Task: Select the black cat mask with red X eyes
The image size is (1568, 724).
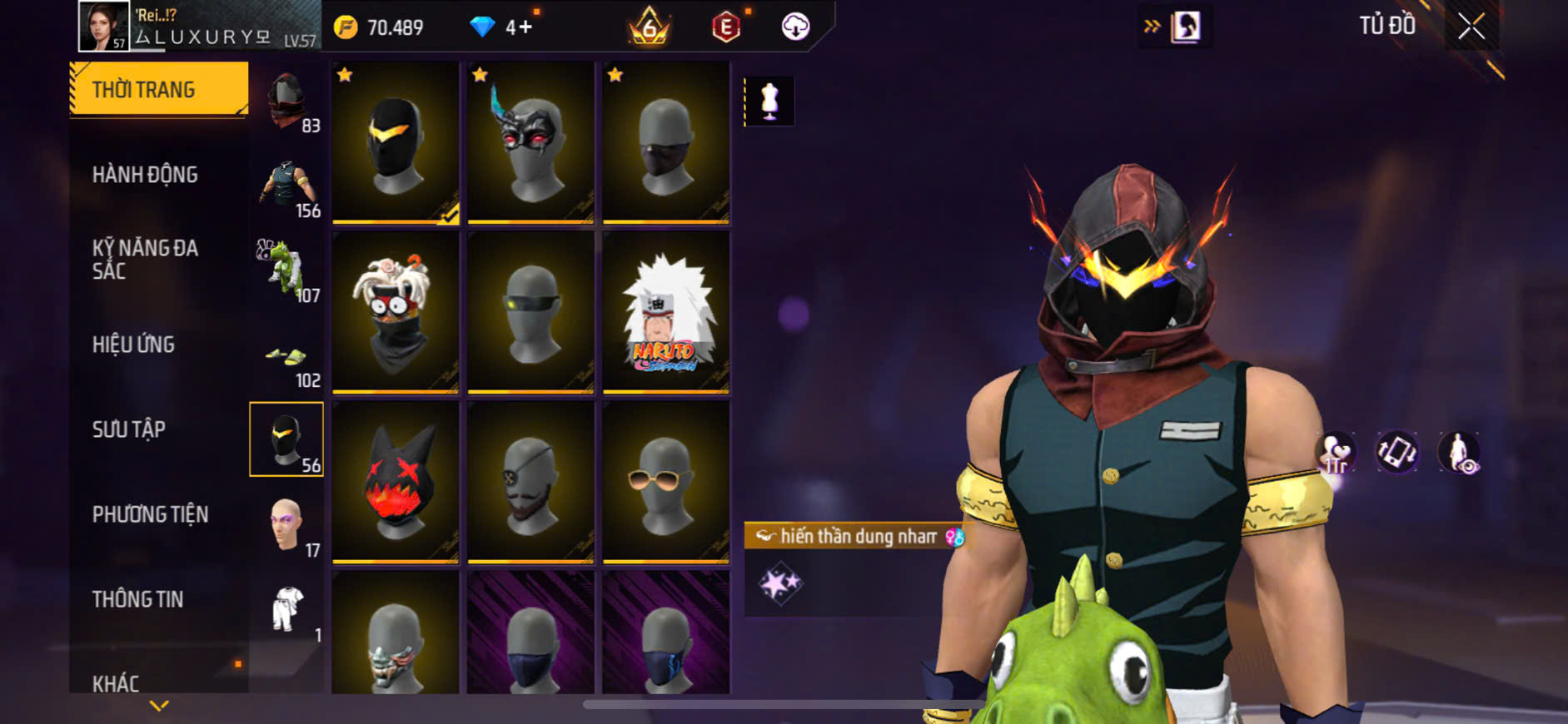Action: 396,483
